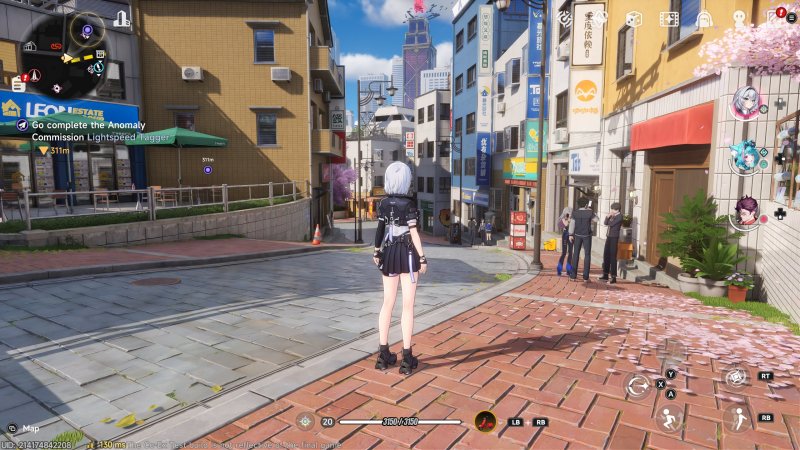Click the diamond sparkle icon in top bar
The image size is (800, 450).
click(x=599, y=18)
